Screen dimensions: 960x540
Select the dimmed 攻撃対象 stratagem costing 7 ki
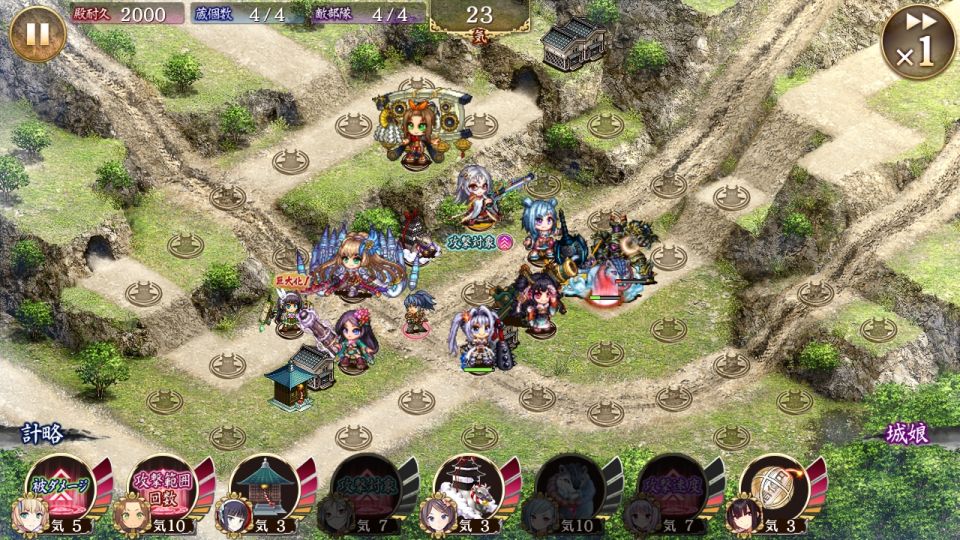(x=364, y=487)
